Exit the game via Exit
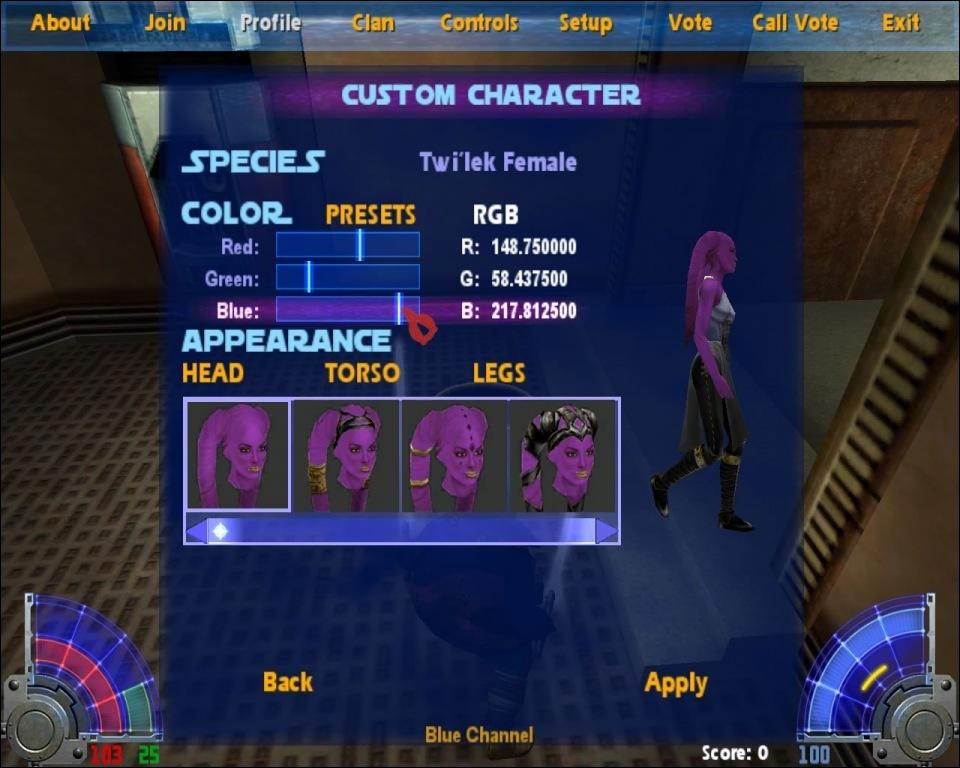The width and height of the screenshot is (960, 768). 901,22
